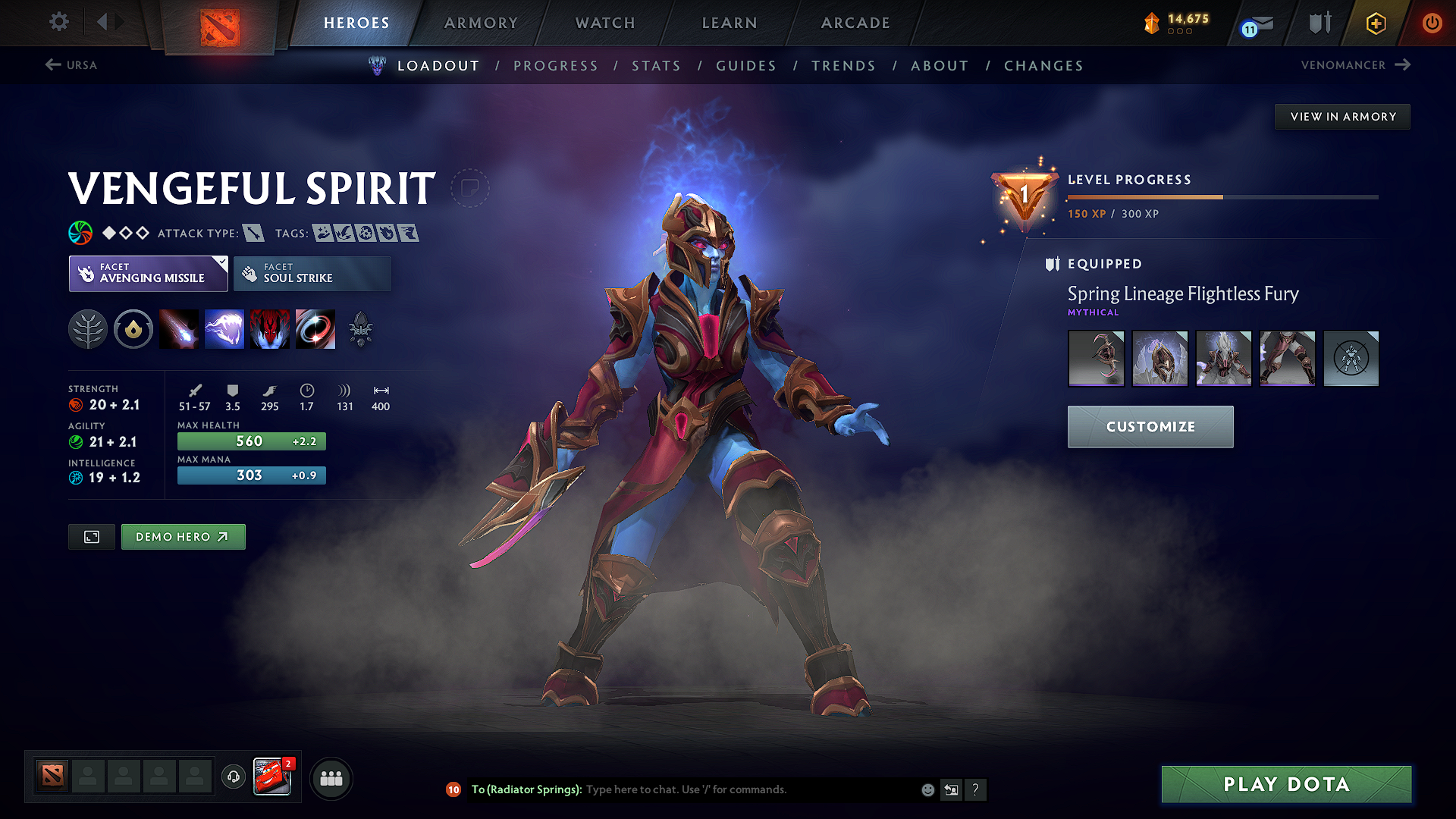The width and height of the screenshot is (1456, 819).
Task: Click the Nether Swap ability icon
Action: click(315, 328)
